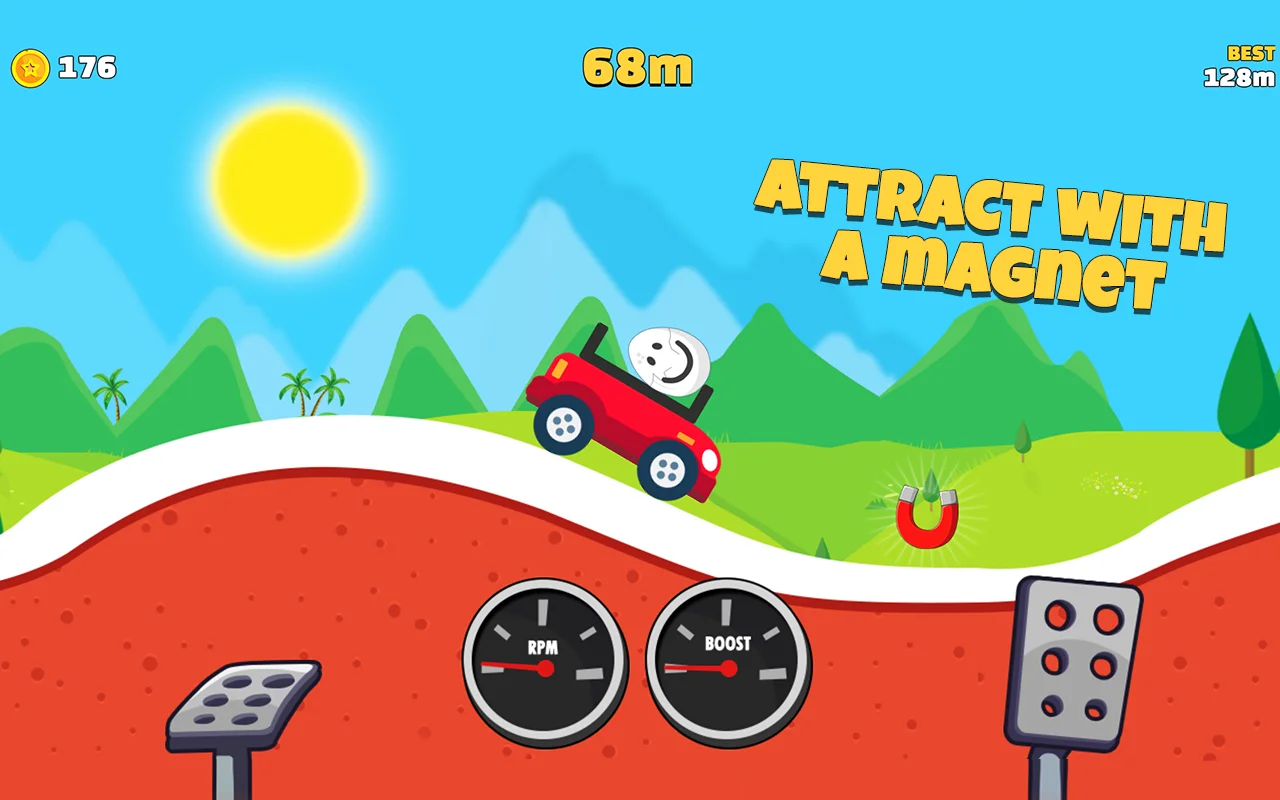Tap the gold coin next to 176
Screen dimensions: 1280x800
[x=29, y=68]
